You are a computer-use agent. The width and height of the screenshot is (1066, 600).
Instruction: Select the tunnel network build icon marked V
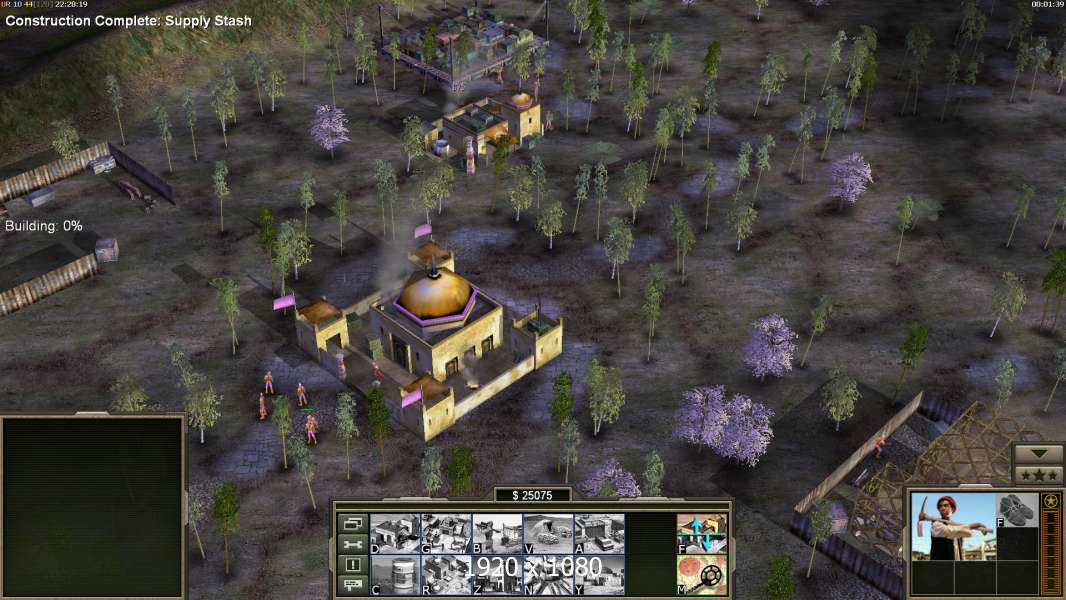pyautogui.click(x=548, y=534)
